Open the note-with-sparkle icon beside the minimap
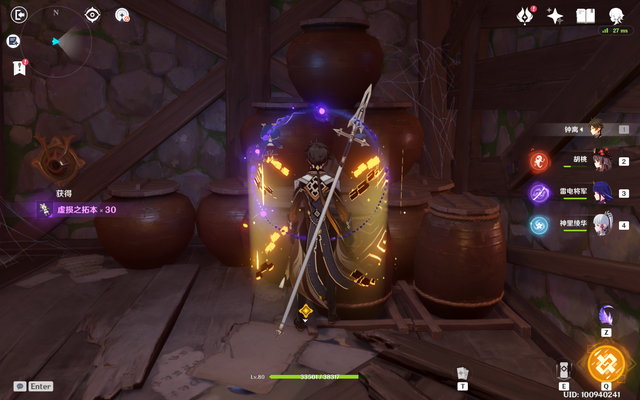Viewport: 640px width, 400px height. pos(15,42)
